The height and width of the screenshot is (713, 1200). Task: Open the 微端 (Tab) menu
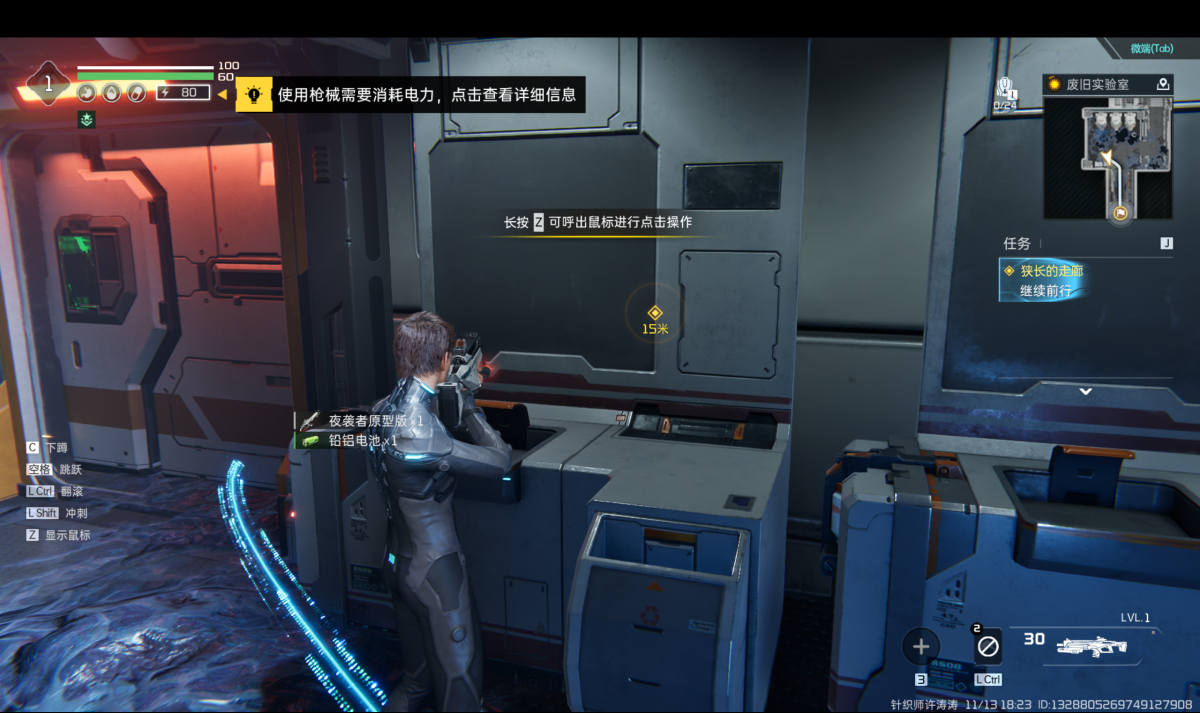coord(1151,48)
